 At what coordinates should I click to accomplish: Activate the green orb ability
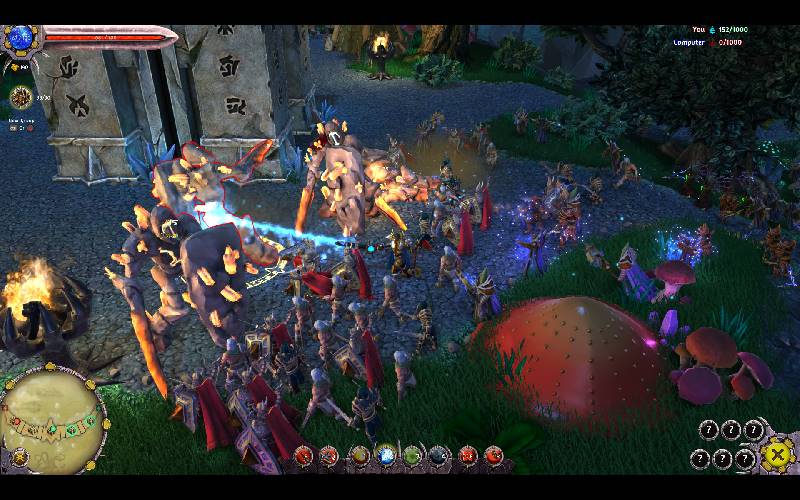(x=413, y=457)
